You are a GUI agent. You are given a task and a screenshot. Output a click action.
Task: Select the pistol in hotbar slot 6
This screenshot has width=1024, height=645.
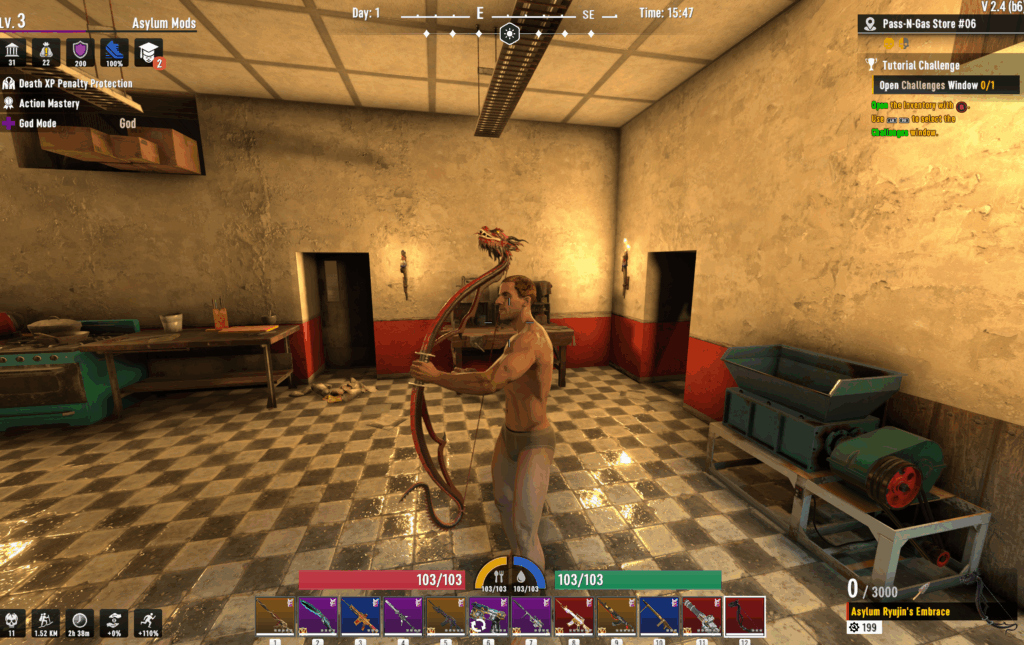click(x=488, y=616)
